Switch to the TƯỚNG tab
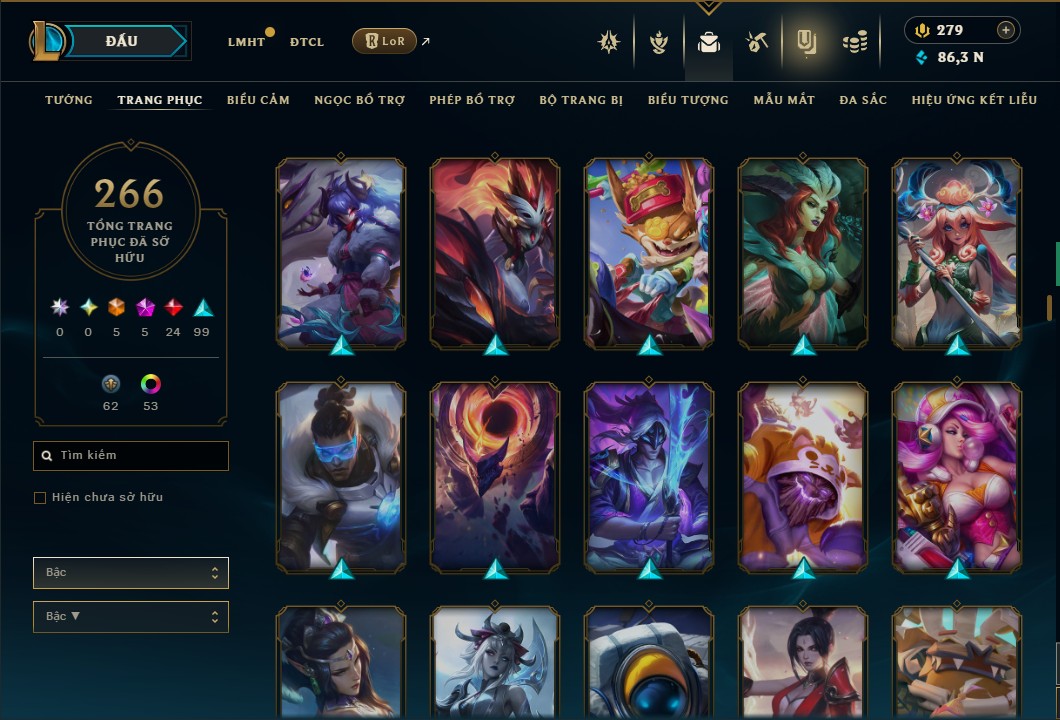The image size is (1060, 720). click(69, 100)
